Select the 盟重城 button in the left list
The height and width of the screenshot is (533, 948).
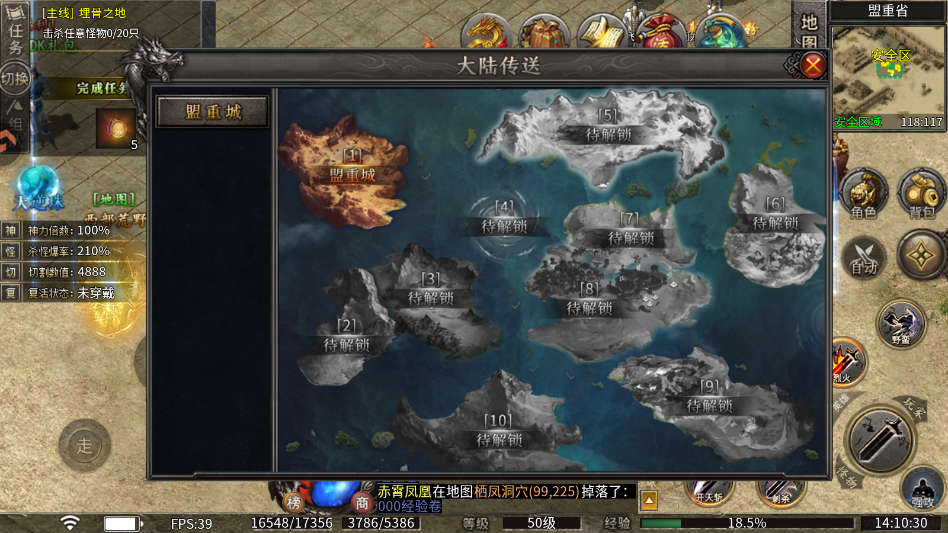pos(213,111)
